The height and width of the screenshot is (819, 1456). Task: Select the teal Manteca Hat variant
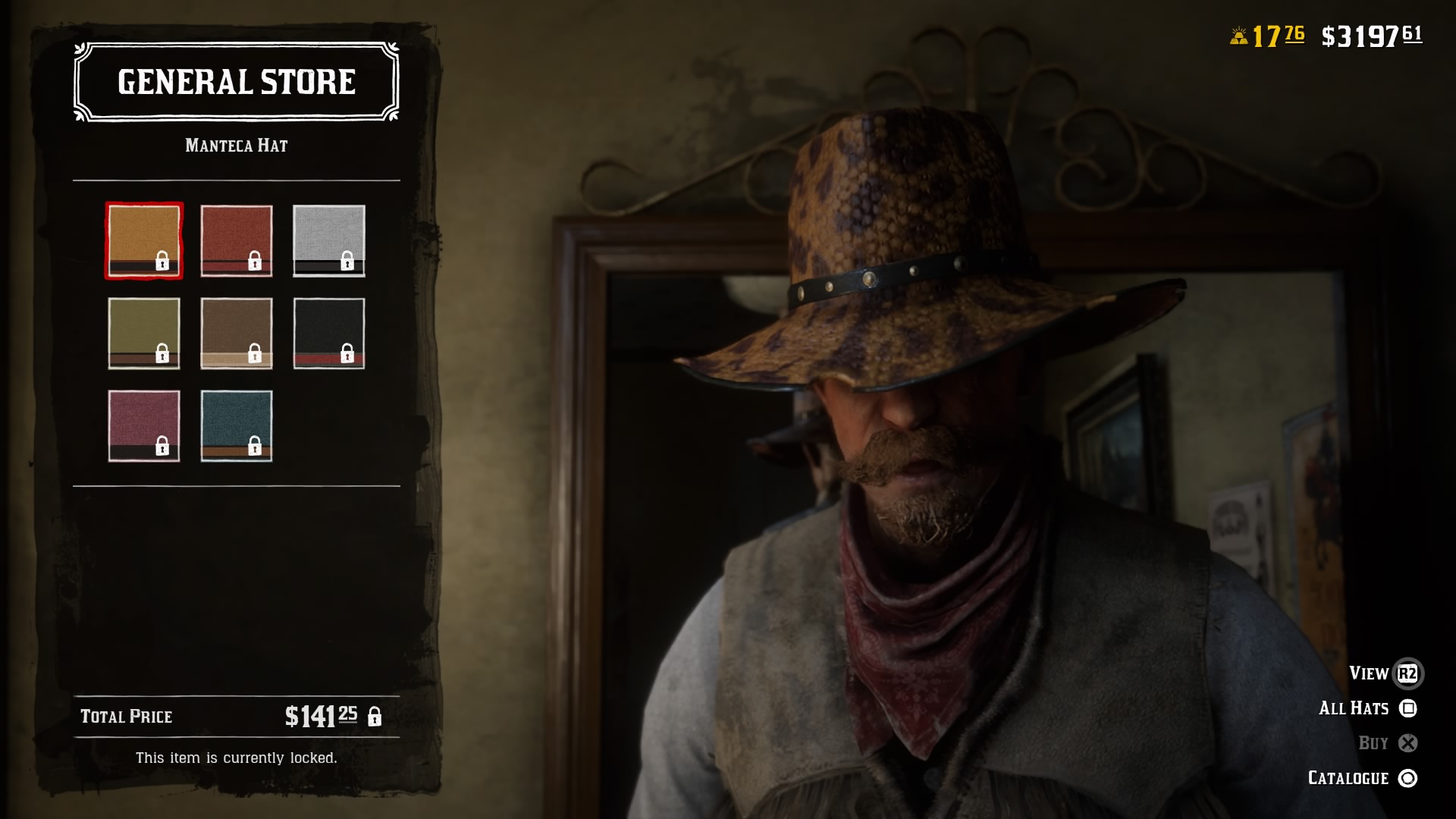[x=236, y=425]
